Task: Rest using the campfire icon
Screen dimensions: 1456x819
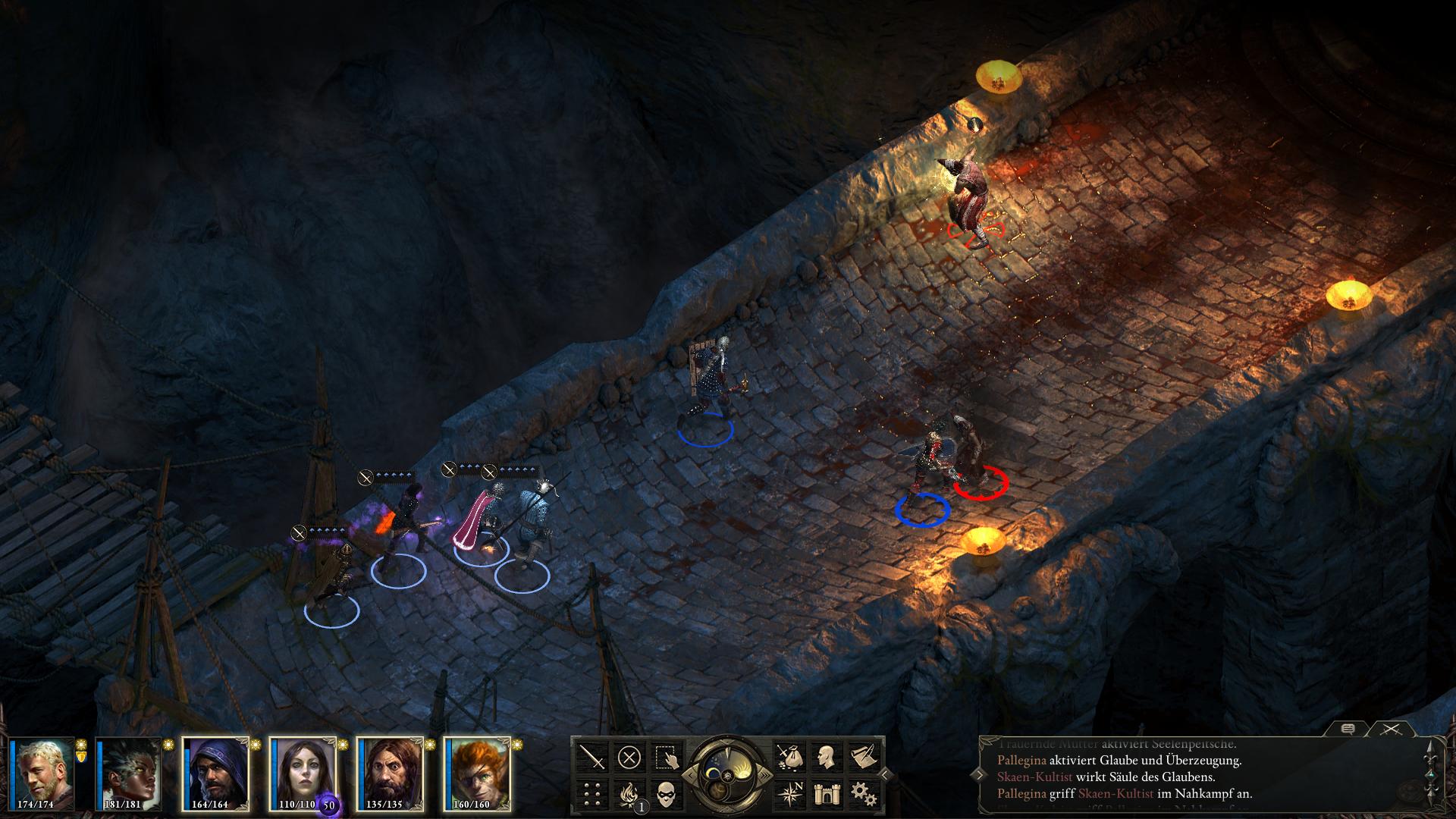Action: pyautogui.click(x=629, y=794)
